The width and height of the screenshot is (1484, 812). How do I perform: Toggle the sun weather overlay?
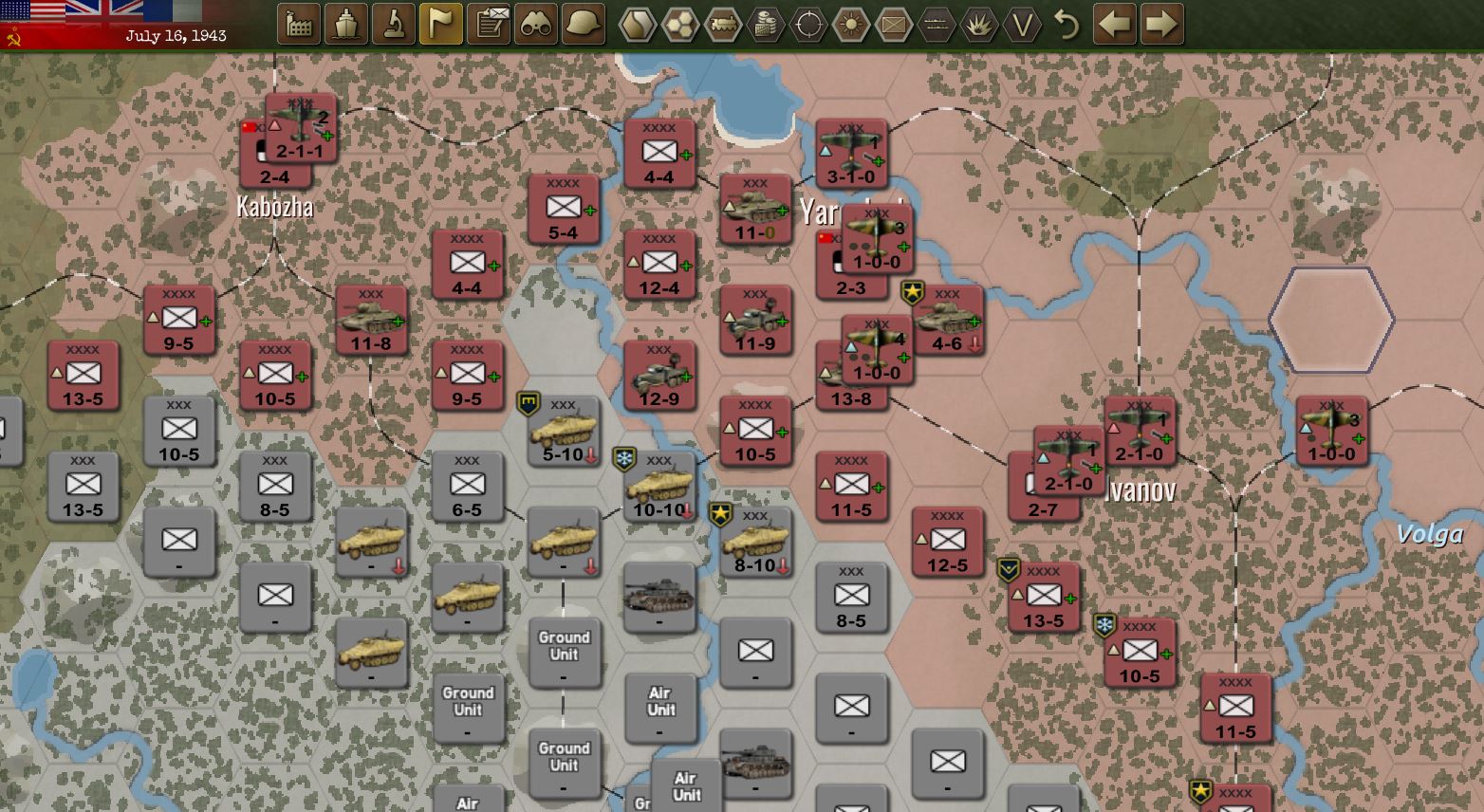coord(851,25)
